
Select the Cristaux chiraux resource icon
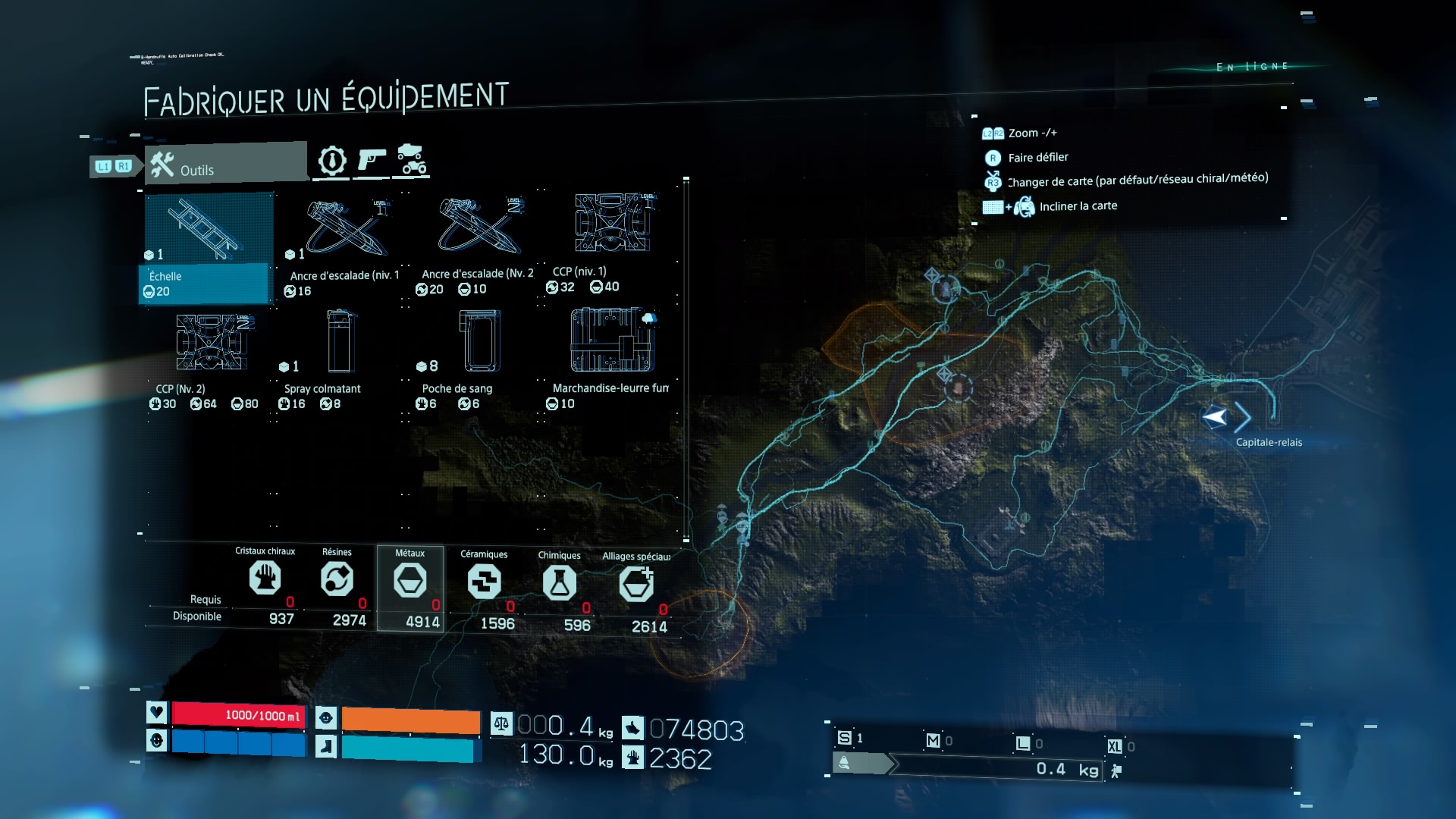pos(265,579)
